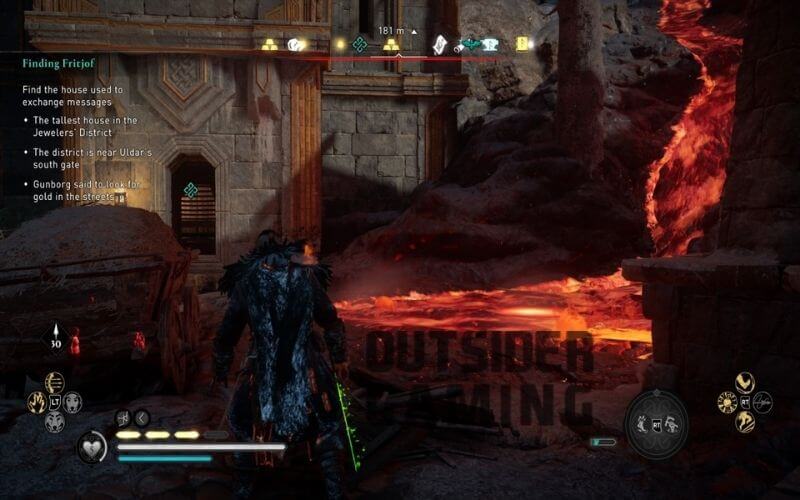Viewport: 800px width, 500px height.
Task: Open the round power wheel with RT badge
Action: click(657, 421)
